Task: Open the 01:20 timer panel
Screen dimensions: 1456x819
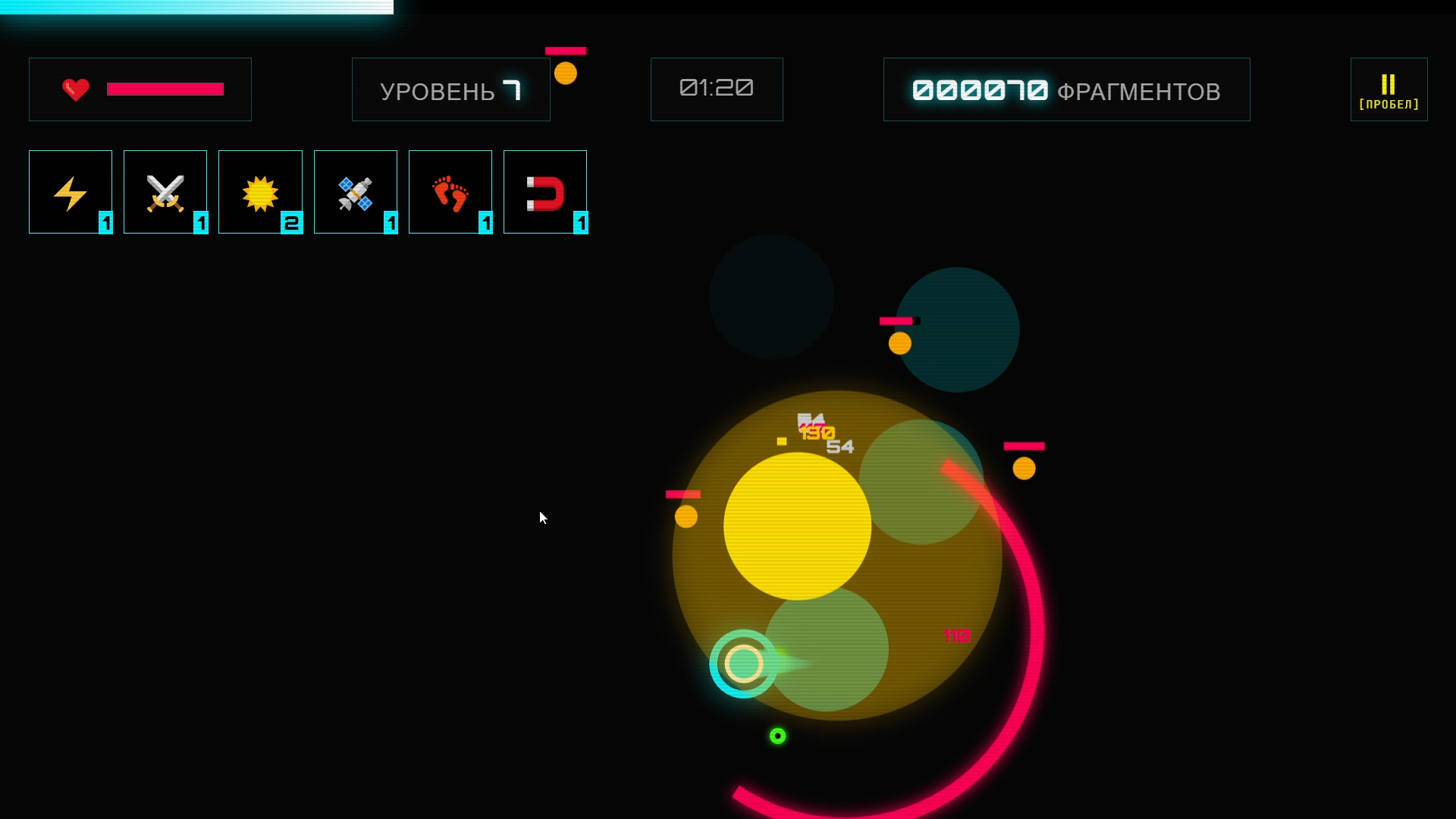Action: (x=716, y=89)
